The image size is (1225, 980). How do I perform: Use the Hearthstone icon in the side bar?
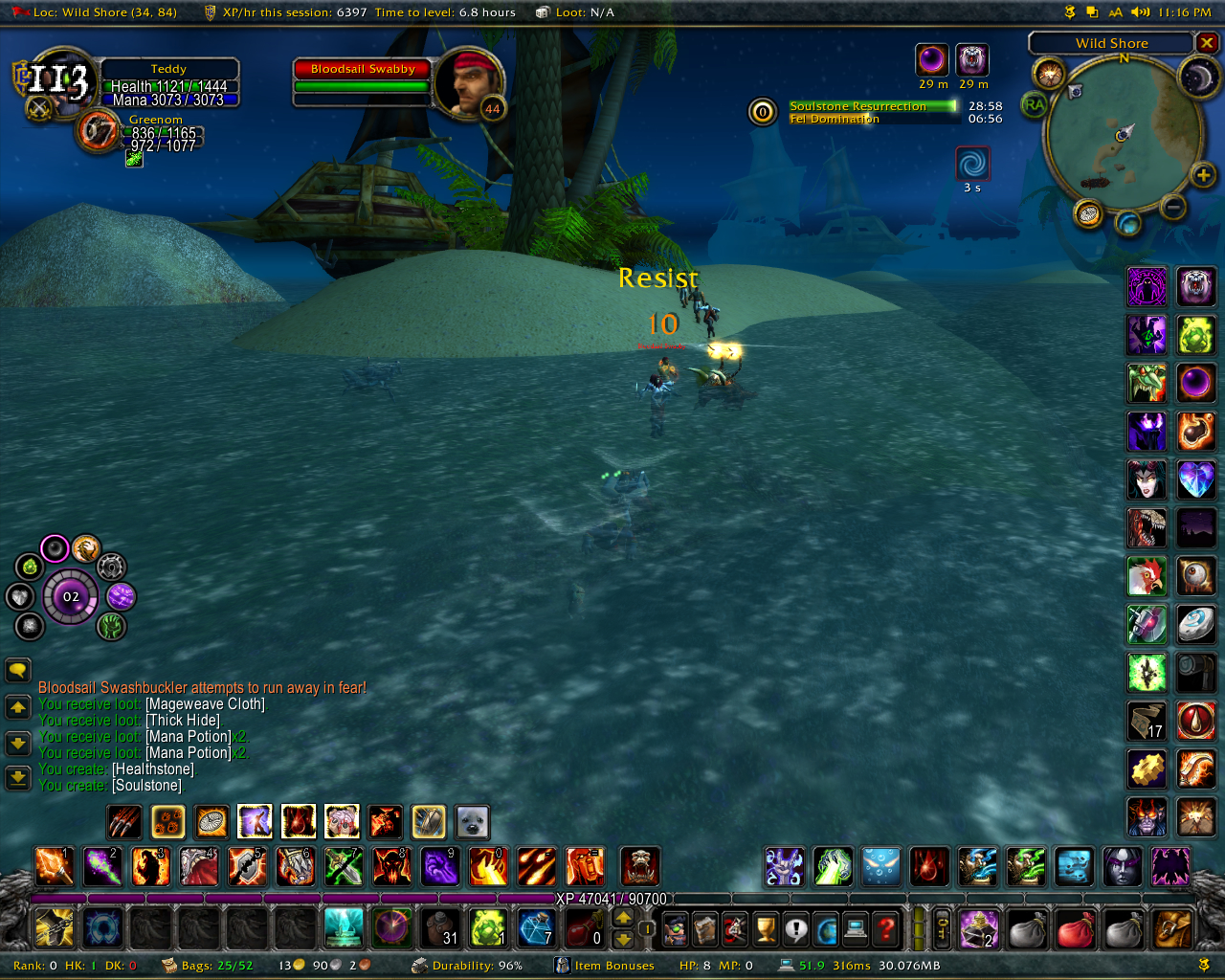[1195, 623]
